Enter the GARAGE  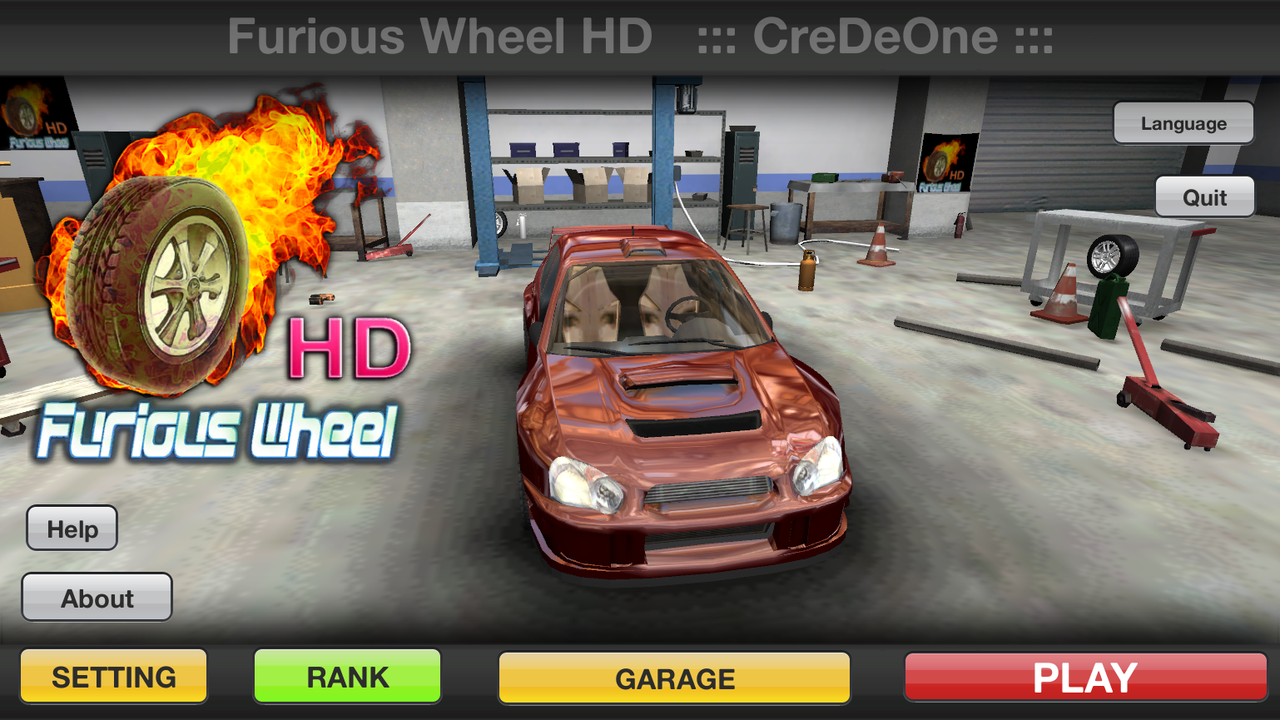[674, 678]
